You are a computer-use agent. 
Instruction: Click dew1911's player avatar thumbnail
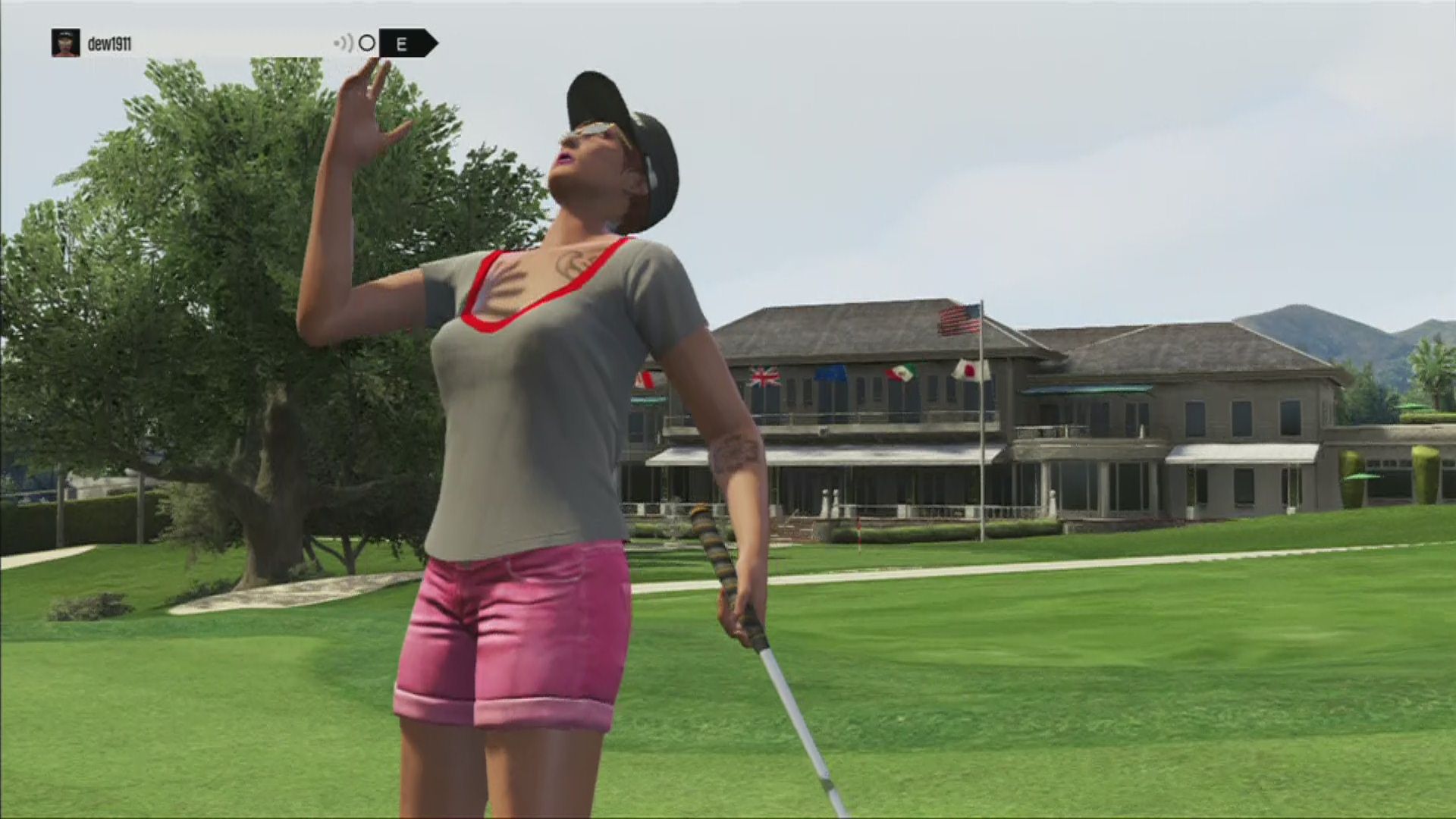point(65,43)
